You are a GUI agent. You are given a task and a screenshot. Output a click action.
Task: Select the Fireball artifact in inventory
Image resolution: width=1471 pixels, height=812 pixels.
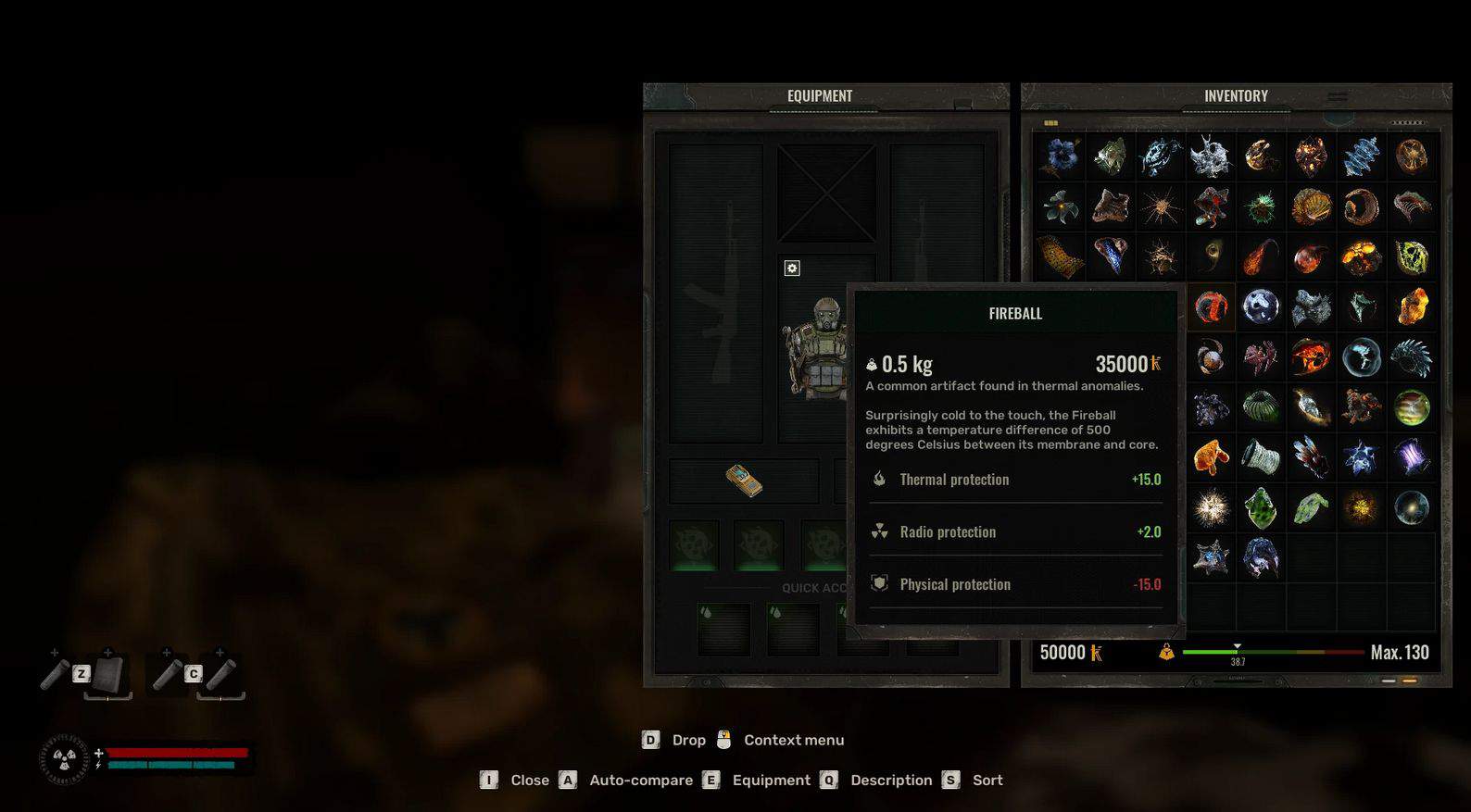point(1211,306)
